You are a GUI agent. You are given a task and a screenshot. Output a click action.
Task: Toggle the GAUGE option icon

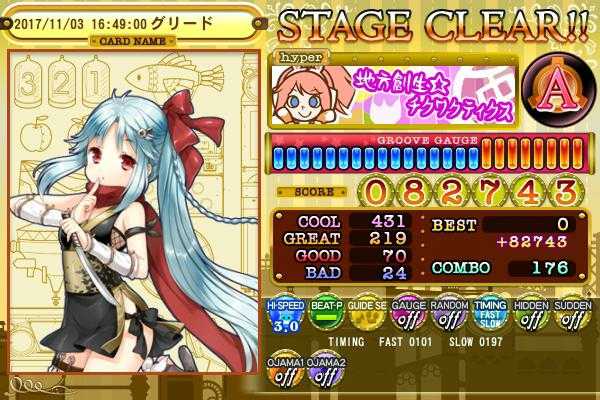coord(406,318)
